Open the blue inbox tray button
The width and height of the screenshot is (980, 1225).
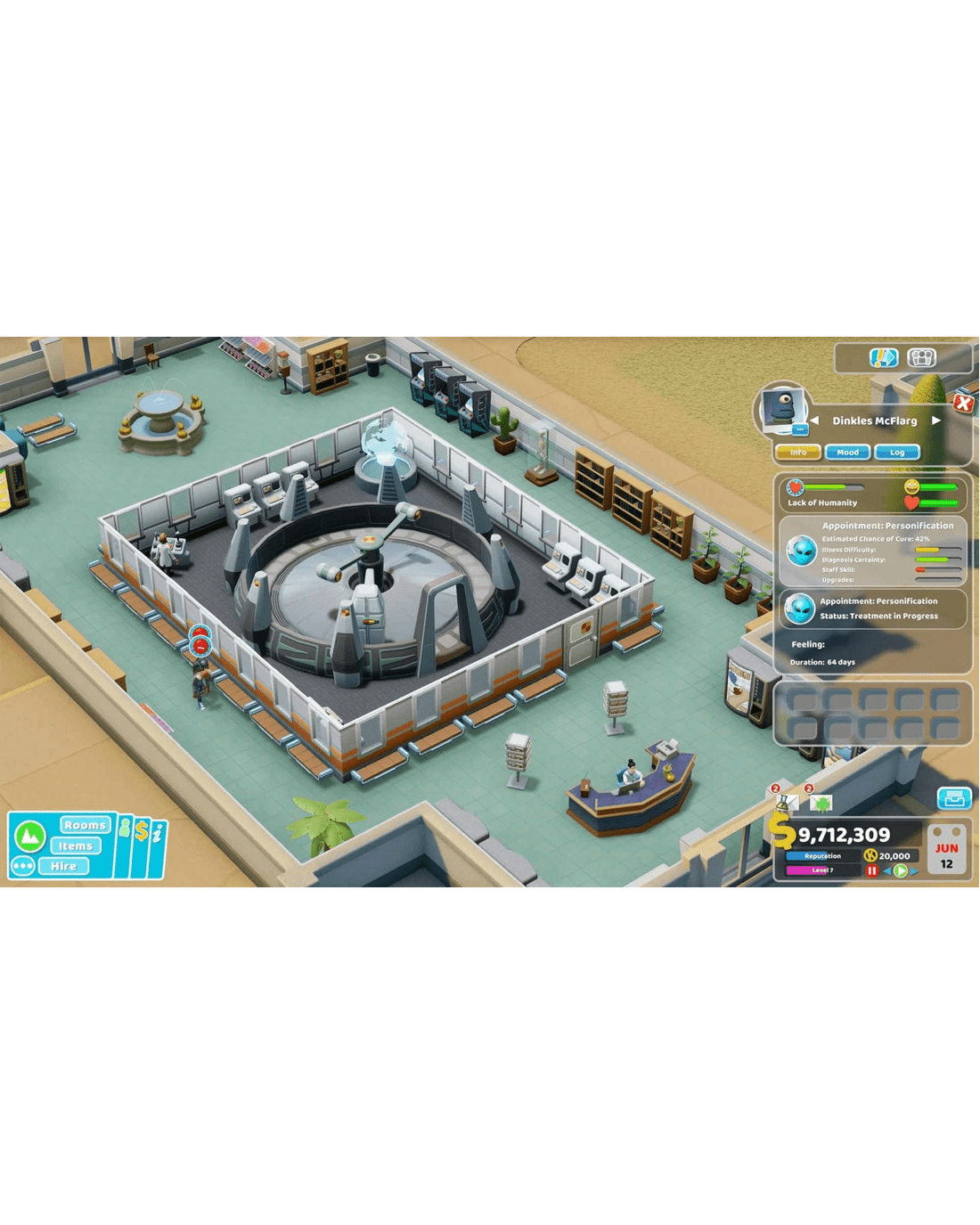[x=953, y=798]
